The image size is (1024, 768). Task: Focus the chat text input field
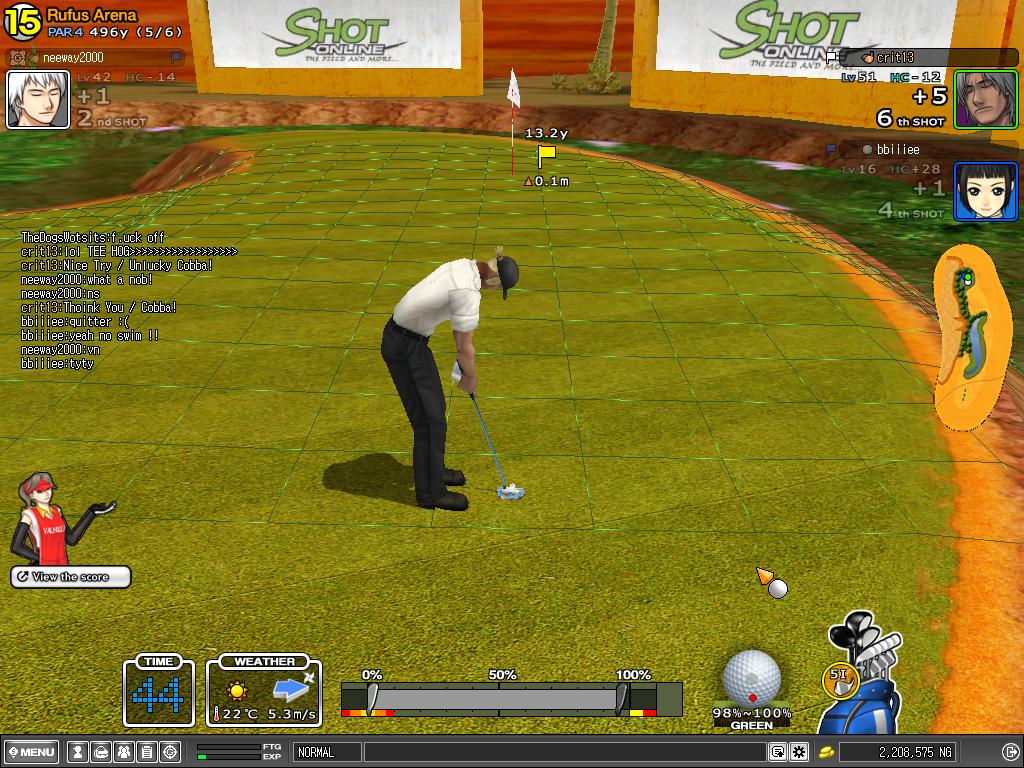(563, 752)
